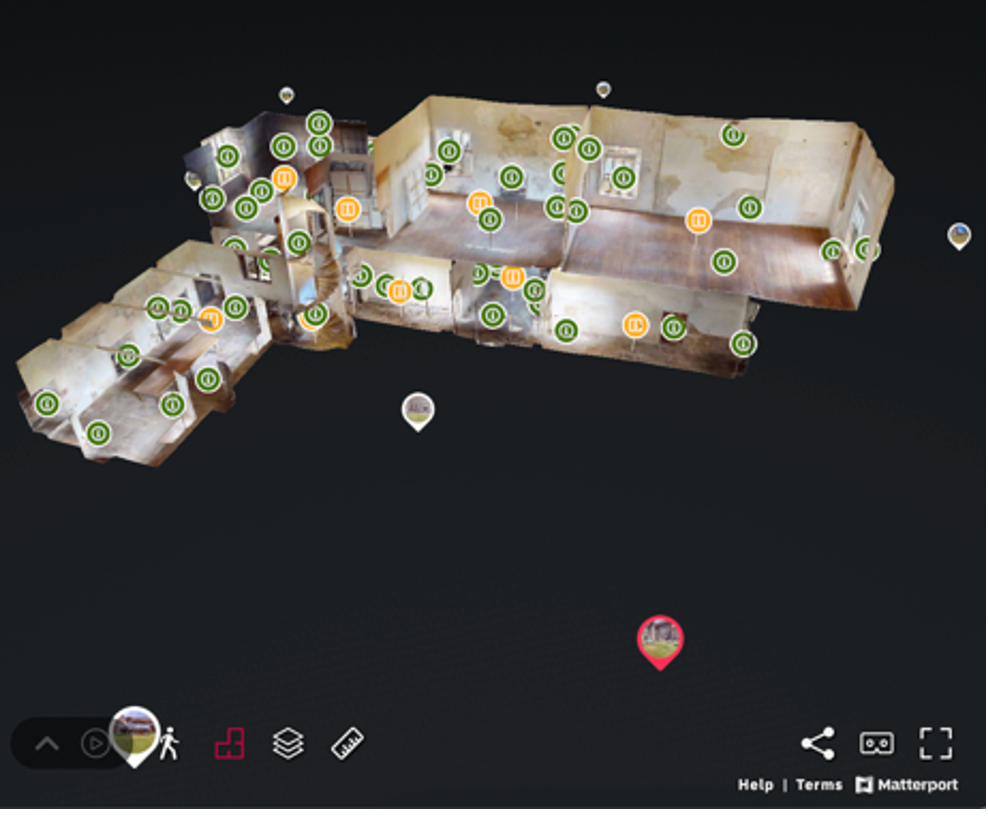Enter VR headset mode
988x816 pixels.
pyautogui.click(x=877, y=743)
